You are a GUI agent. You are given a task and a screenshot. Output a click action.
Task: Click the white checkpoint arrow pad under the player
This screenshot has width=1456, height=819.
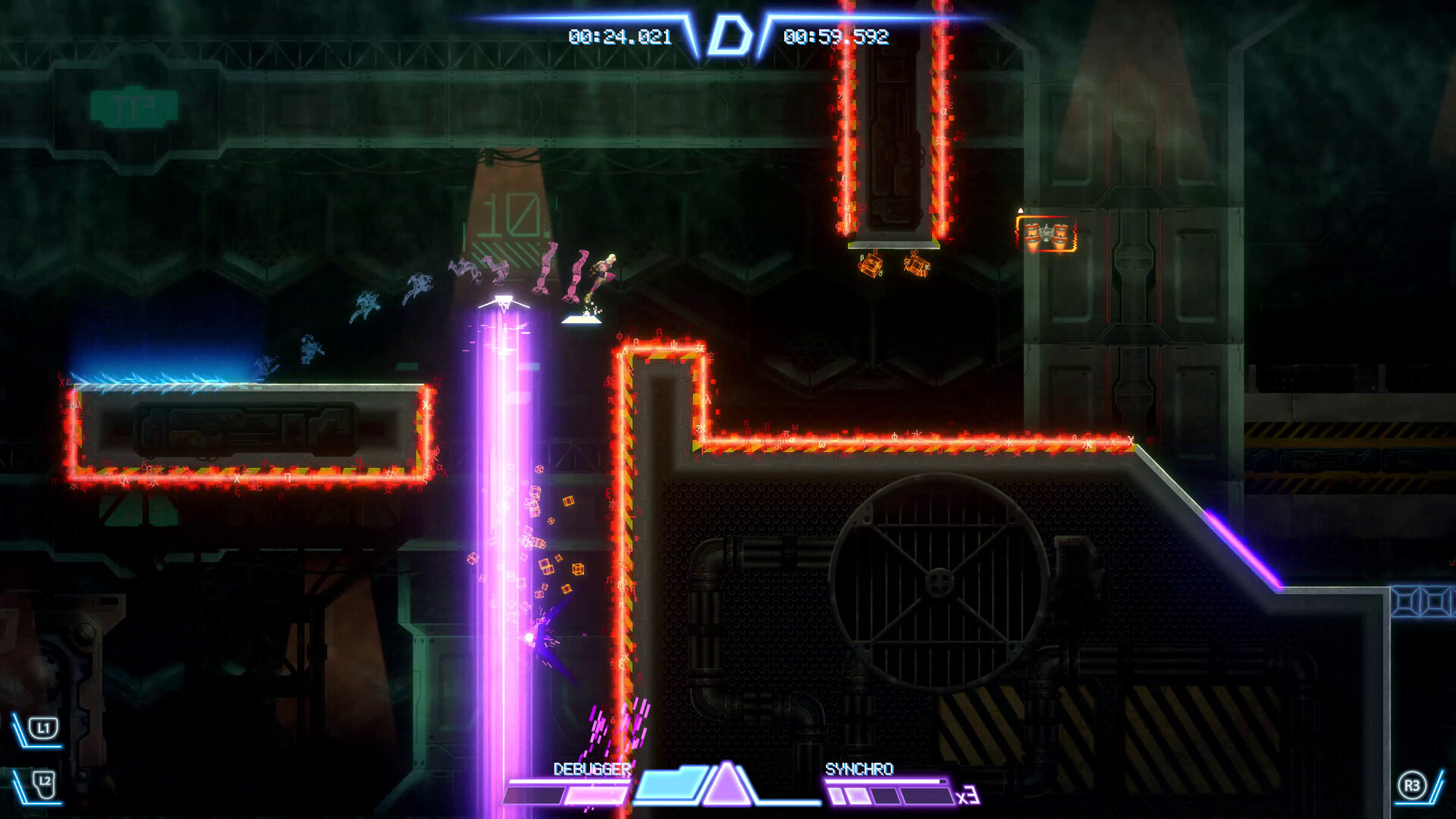point(582,319)
